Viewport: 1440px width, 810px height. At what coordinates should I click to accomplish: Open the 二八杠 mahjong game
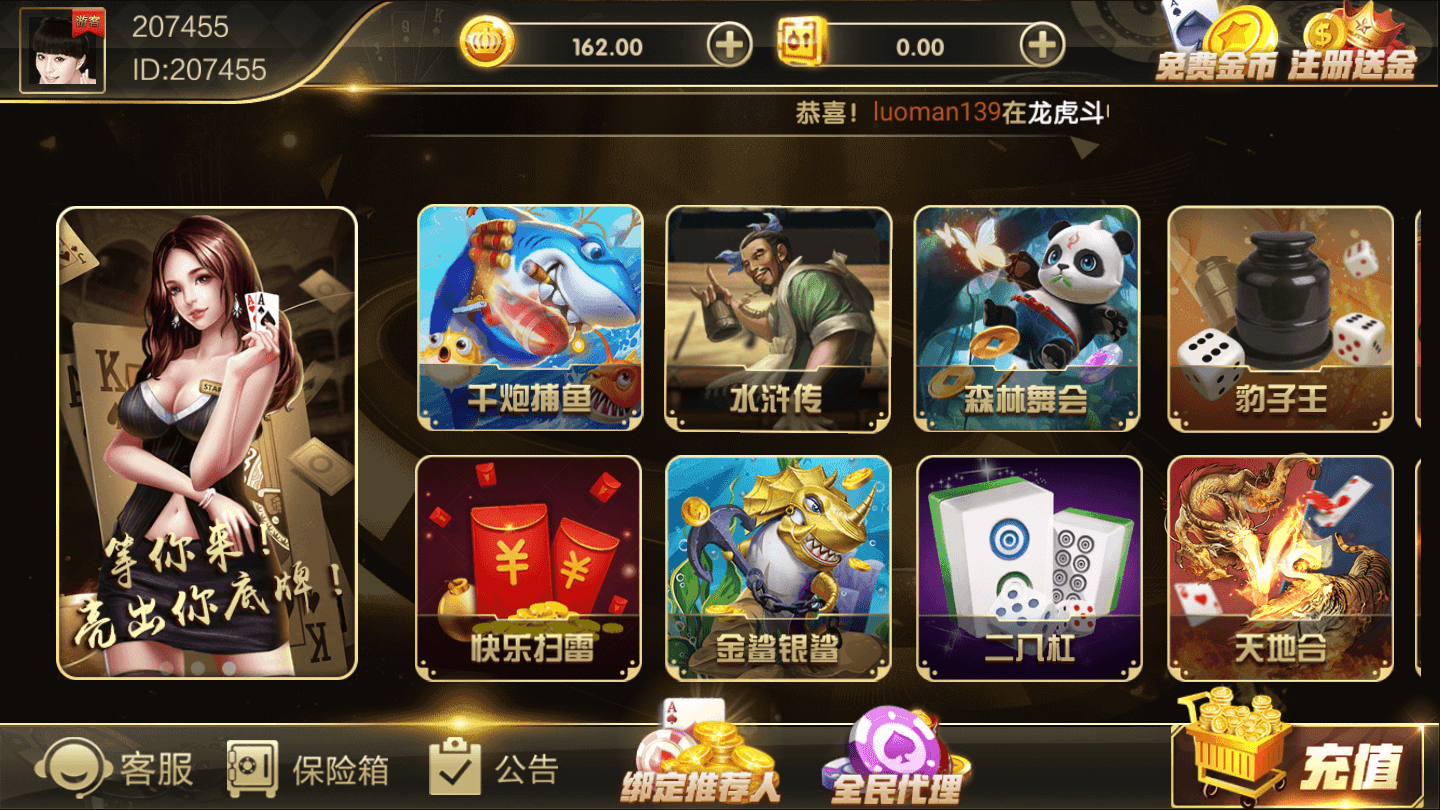[1026, 565]
